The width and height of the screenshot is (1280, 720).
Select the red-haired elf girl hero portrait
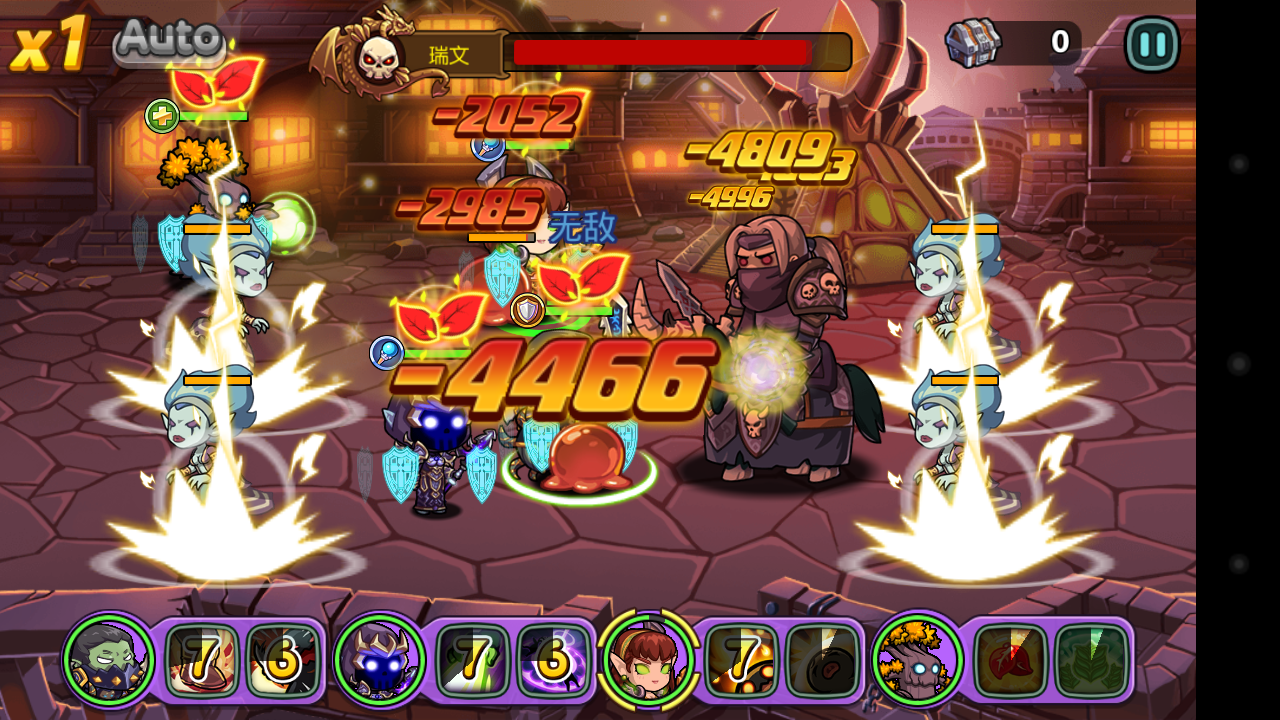click(x=647, y=660)
